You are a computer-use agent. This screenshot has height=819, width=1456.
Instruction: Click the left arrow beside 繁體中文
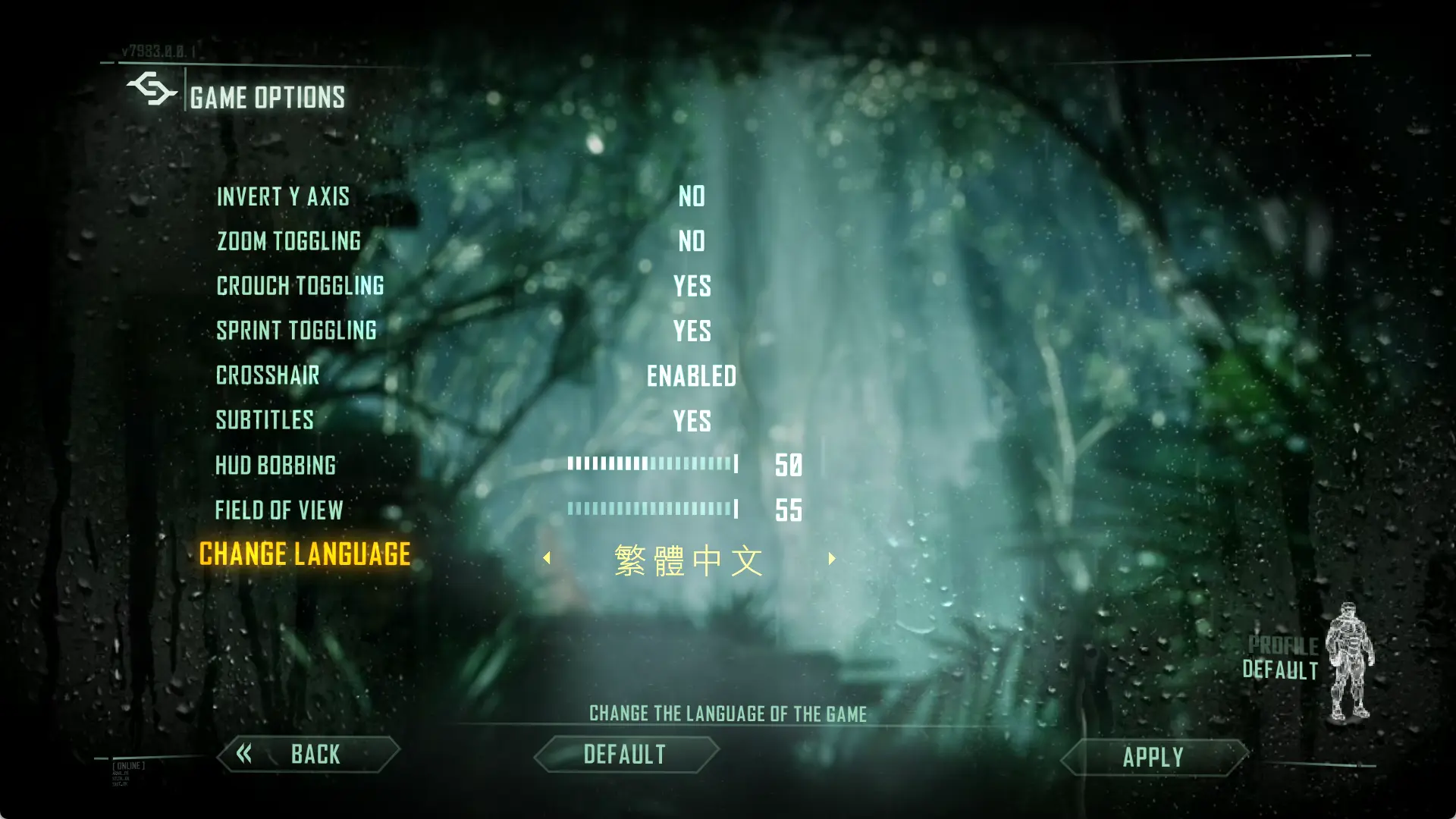[548, 559]
